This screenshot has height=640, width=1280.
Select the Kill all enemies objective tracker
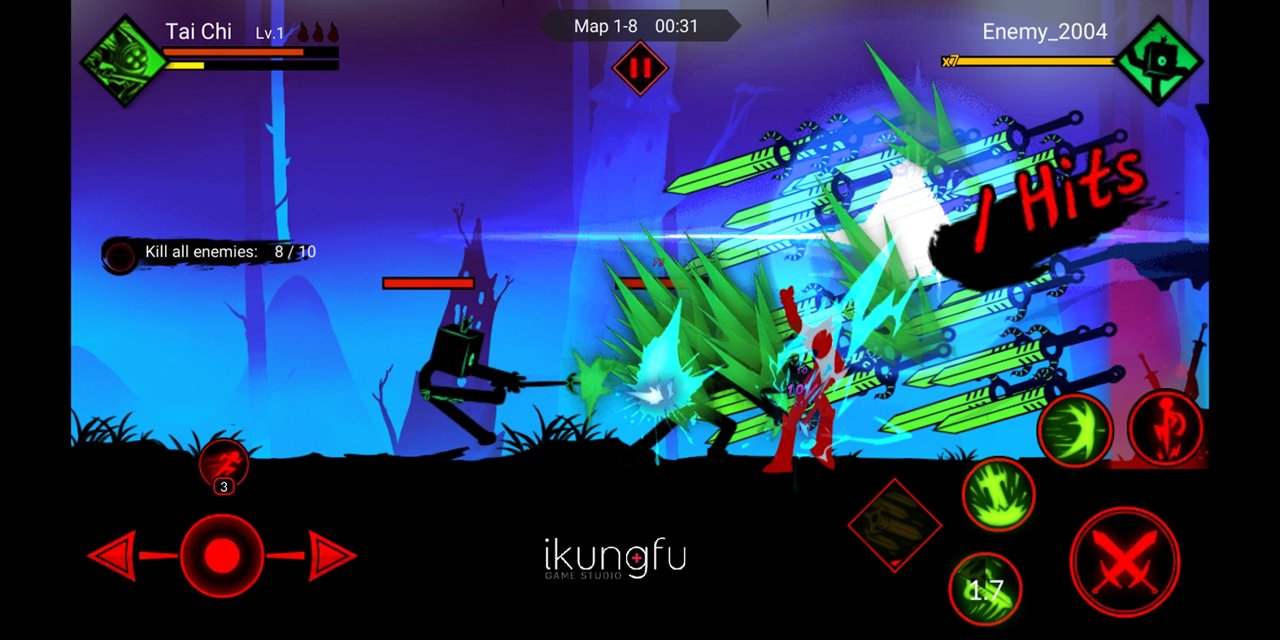[x=212, y=253]
